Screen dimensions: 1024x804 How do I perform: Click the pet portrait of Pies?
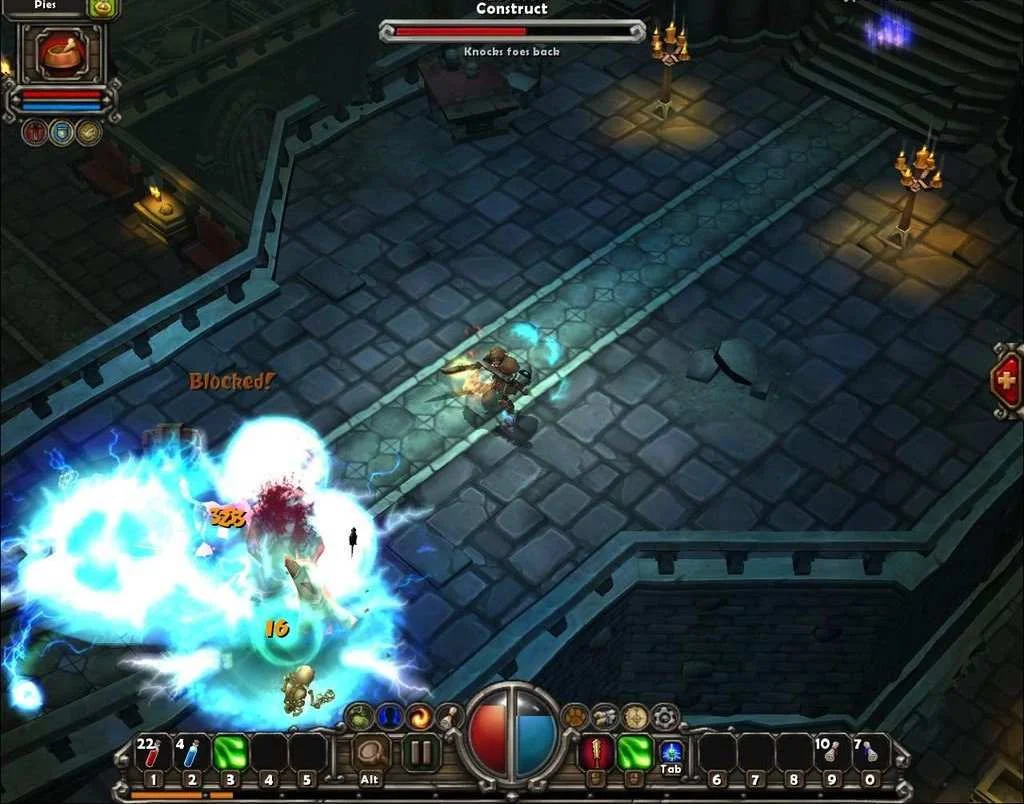(60, 52)
